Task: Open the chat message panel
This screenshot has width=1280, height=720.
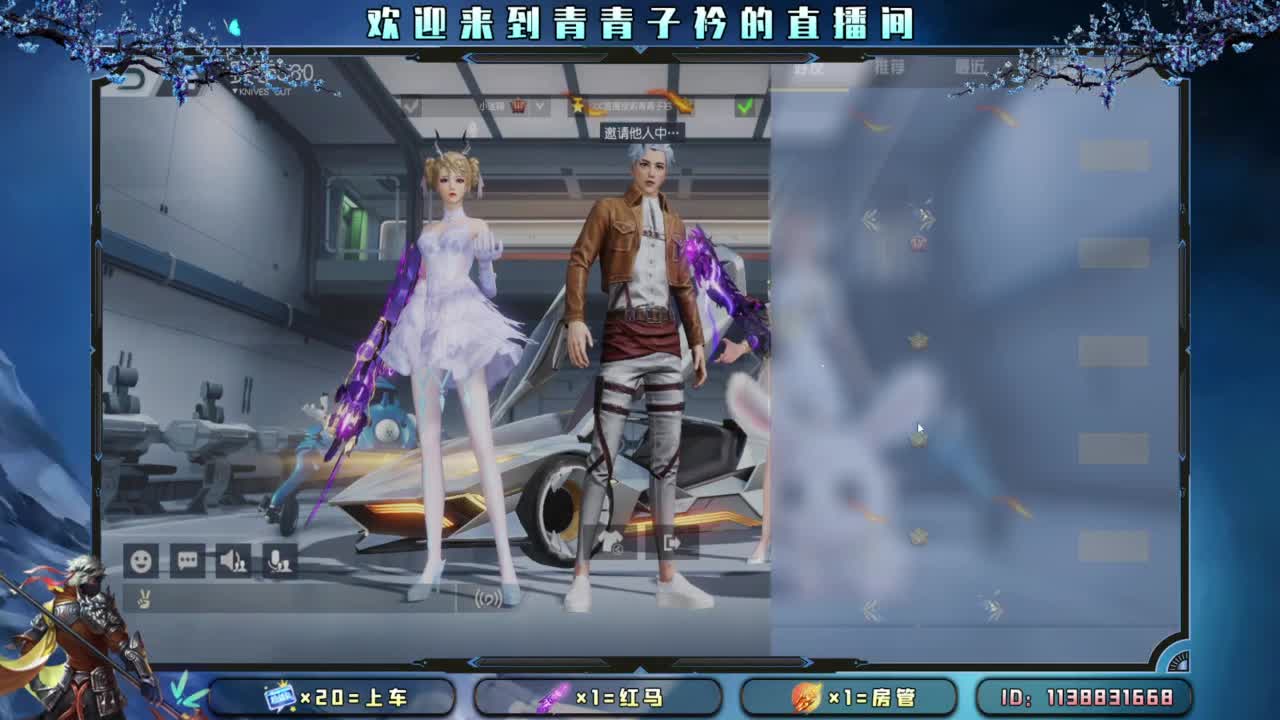Action: pyautogui.click(x=189, y=561)
